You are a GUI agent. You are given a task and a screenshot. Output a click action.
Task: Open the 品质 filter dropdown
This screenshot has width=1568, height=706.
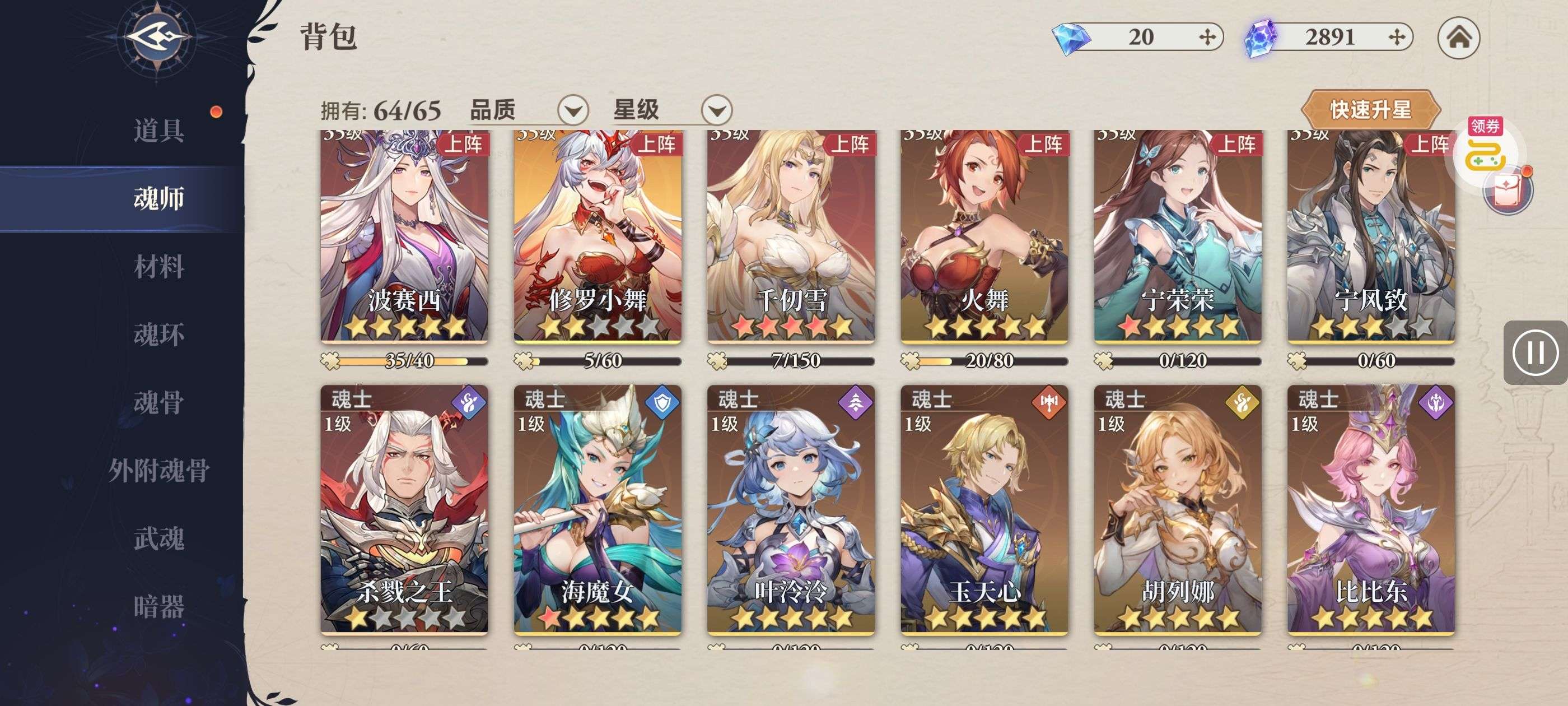[573, 111]
